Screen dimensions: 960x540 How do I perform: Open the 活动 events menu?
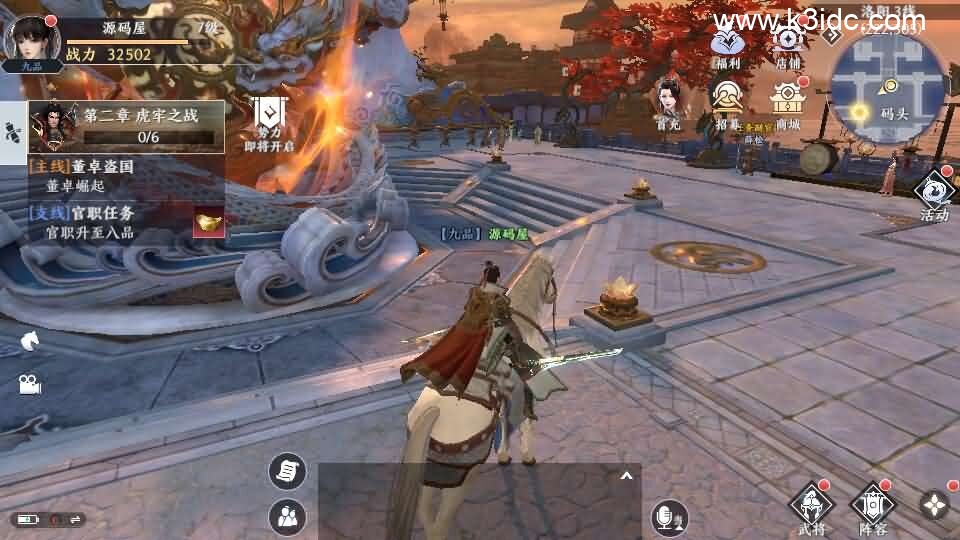point(934,192)
